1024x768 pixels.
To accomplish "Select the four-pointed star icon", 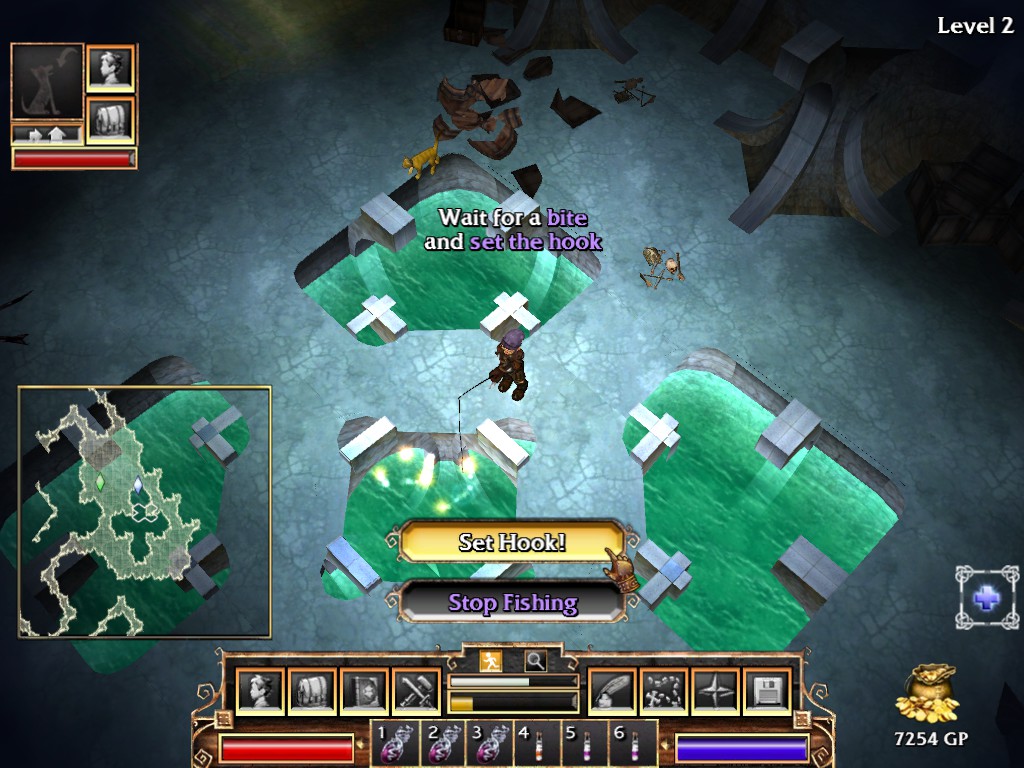I will click(x=715, y=692).
